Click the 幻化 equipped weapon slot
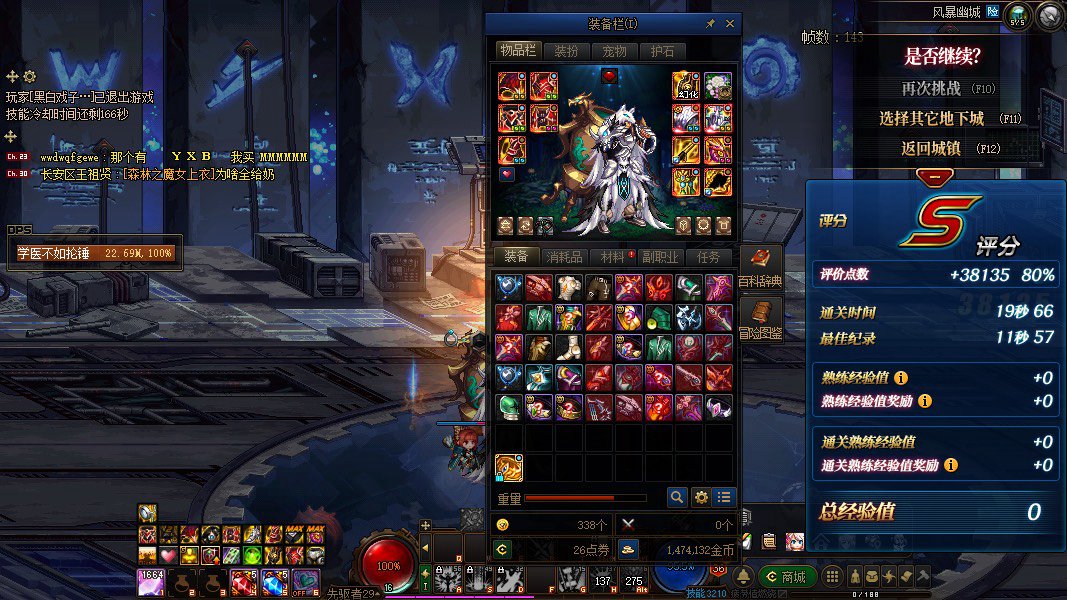Viewport: 1067px width, 600px height. tap(686, 87)
